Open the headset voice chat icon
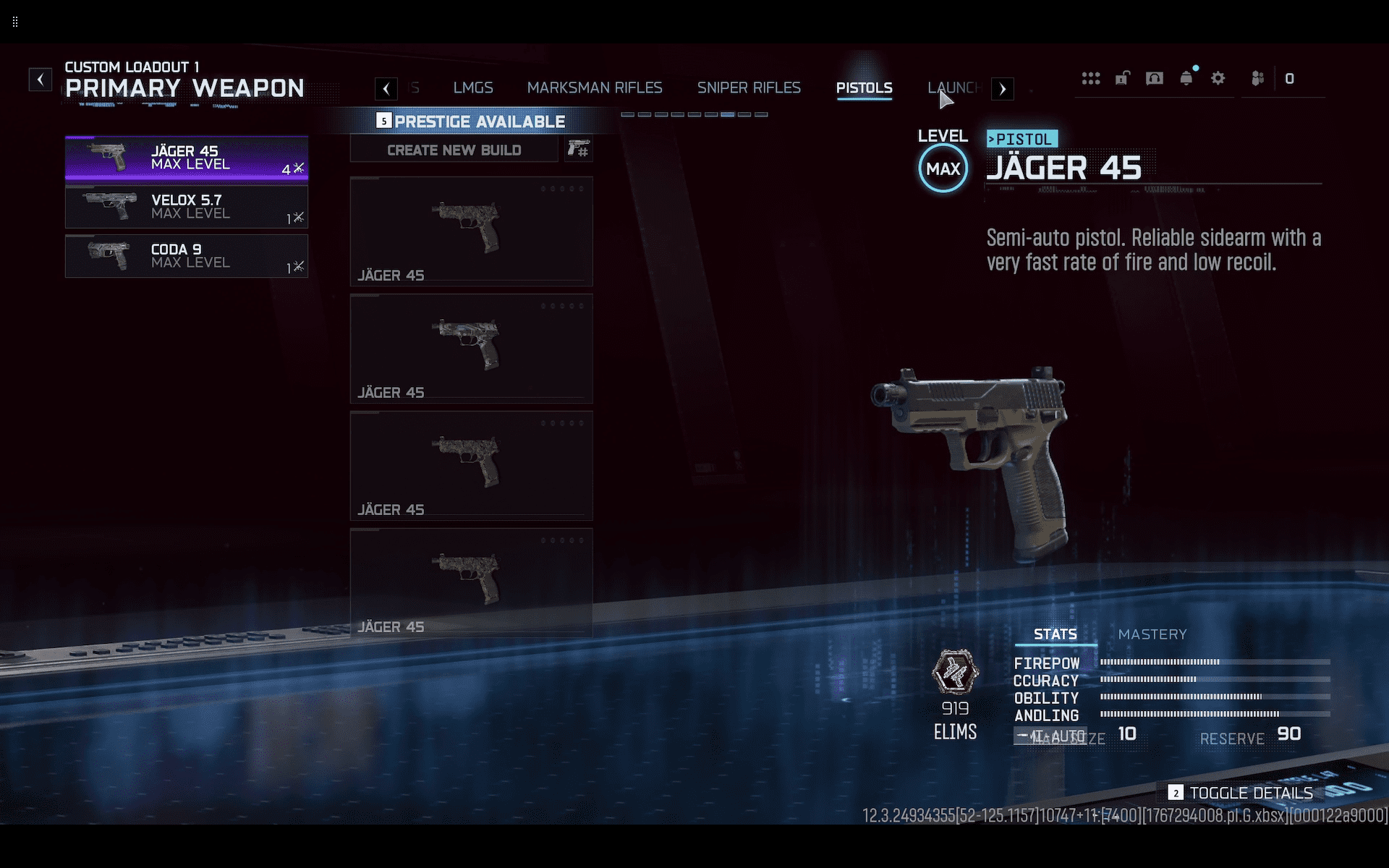Screen dimensions: 1389x868 click(1155, 78)
